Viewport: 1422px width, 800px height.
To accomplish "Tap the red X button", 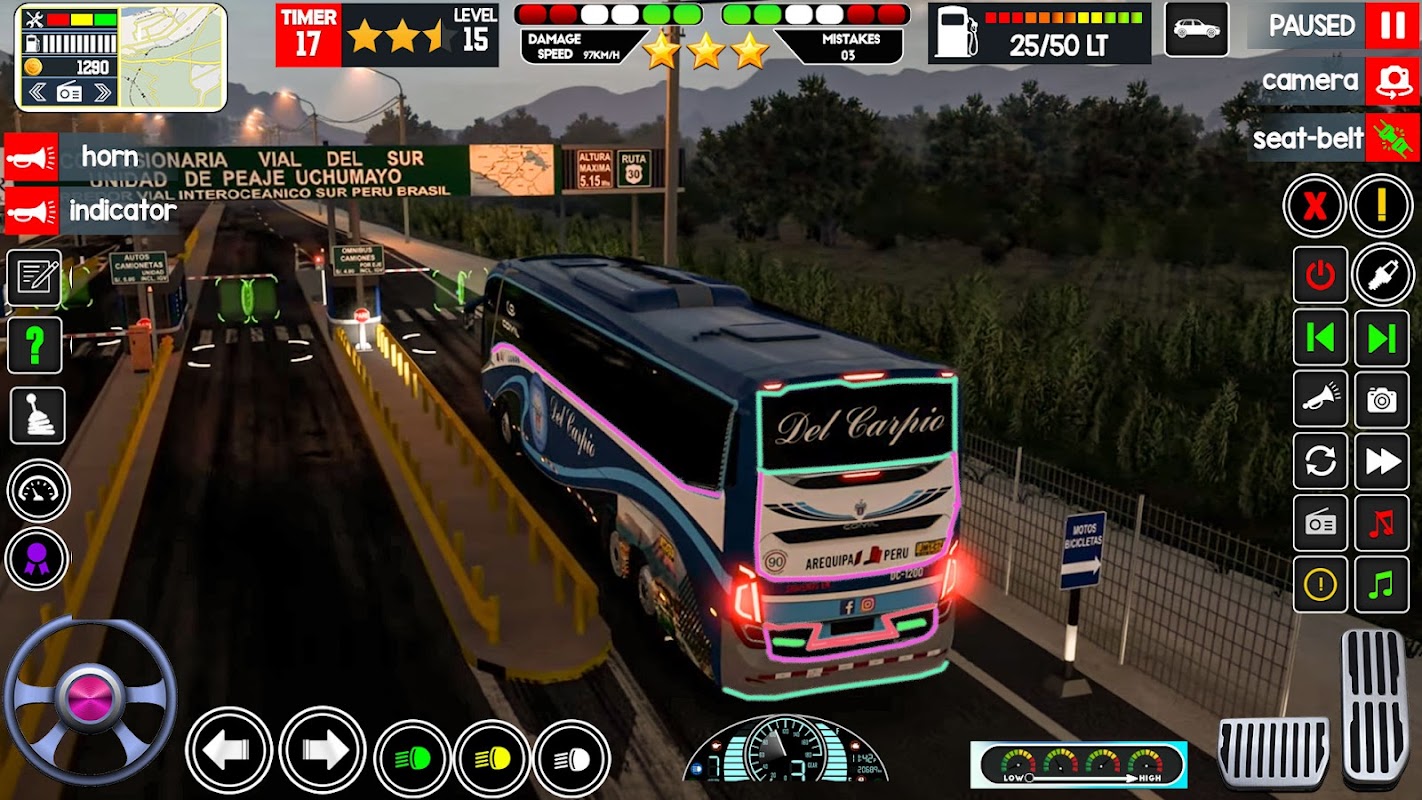I will pyautogui.click(x=1315, y=207).
